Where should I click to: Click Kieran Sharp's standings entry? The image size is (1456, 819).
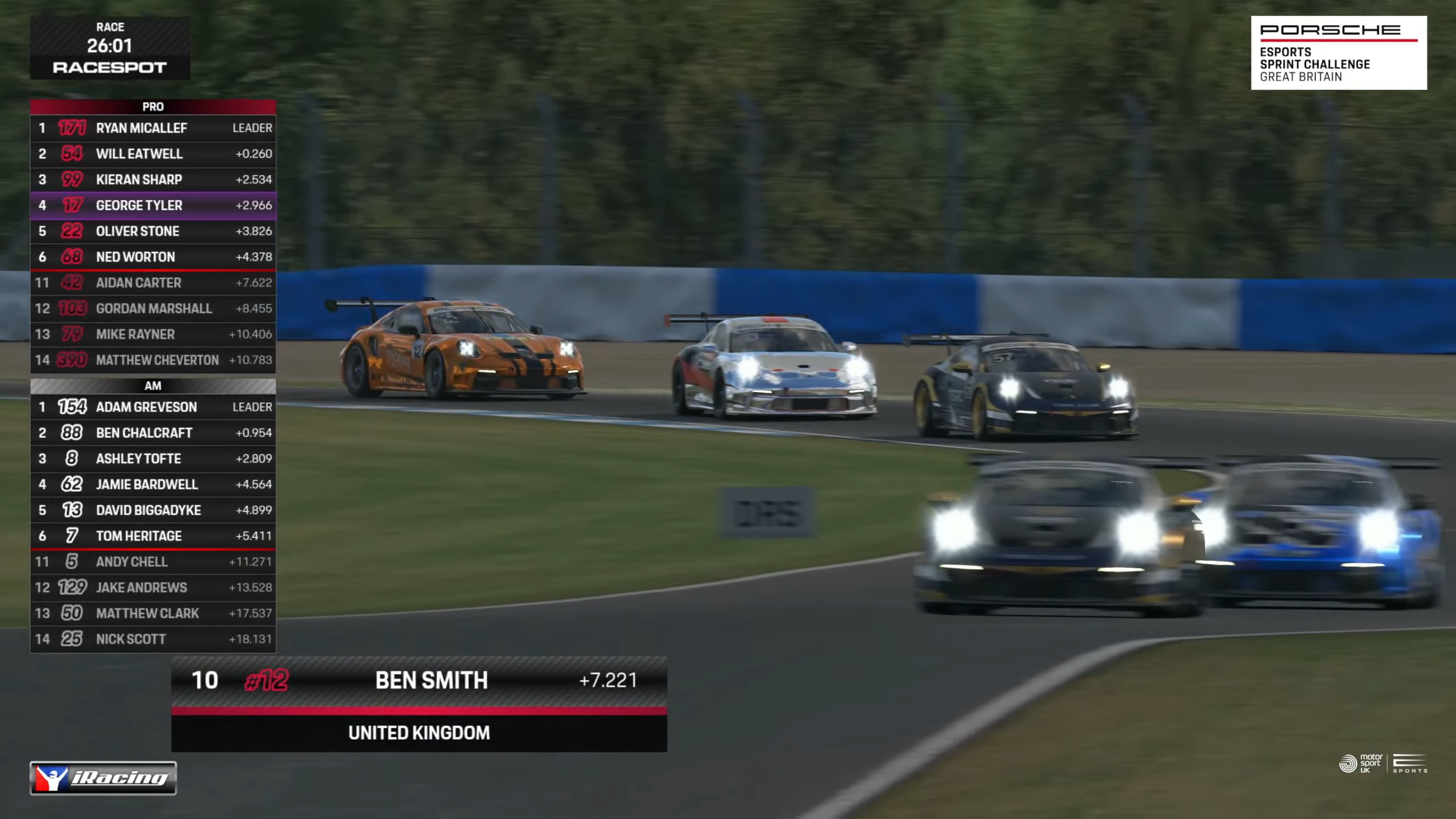152,180
